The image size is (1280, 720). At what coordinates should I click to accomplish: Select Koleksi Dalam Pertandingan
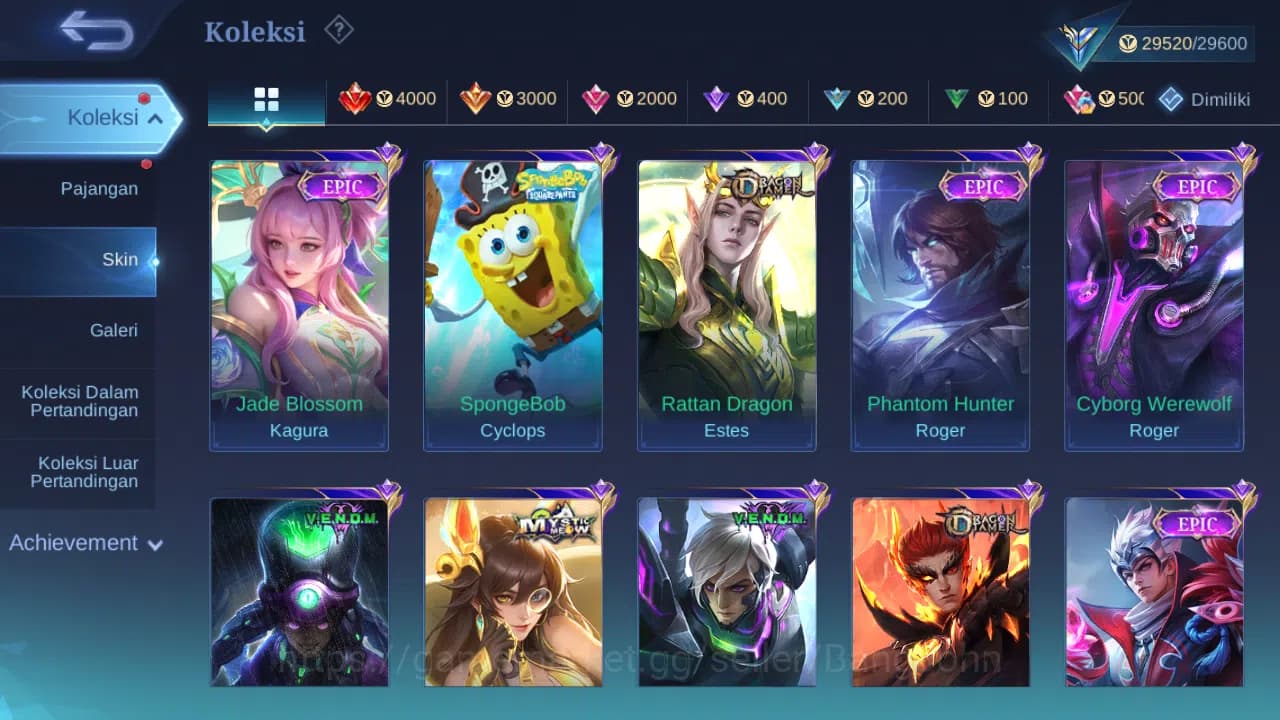click(80, 401)
